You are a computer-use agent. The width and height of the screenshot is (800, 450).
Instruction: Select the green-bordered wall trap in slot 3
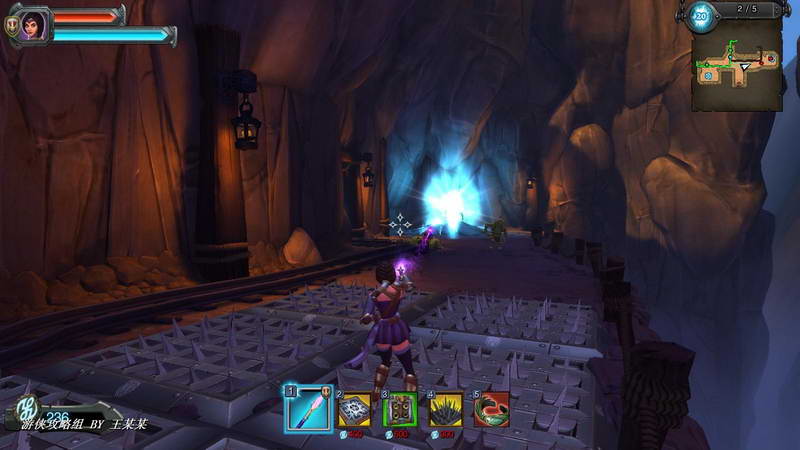pos(400,408)
